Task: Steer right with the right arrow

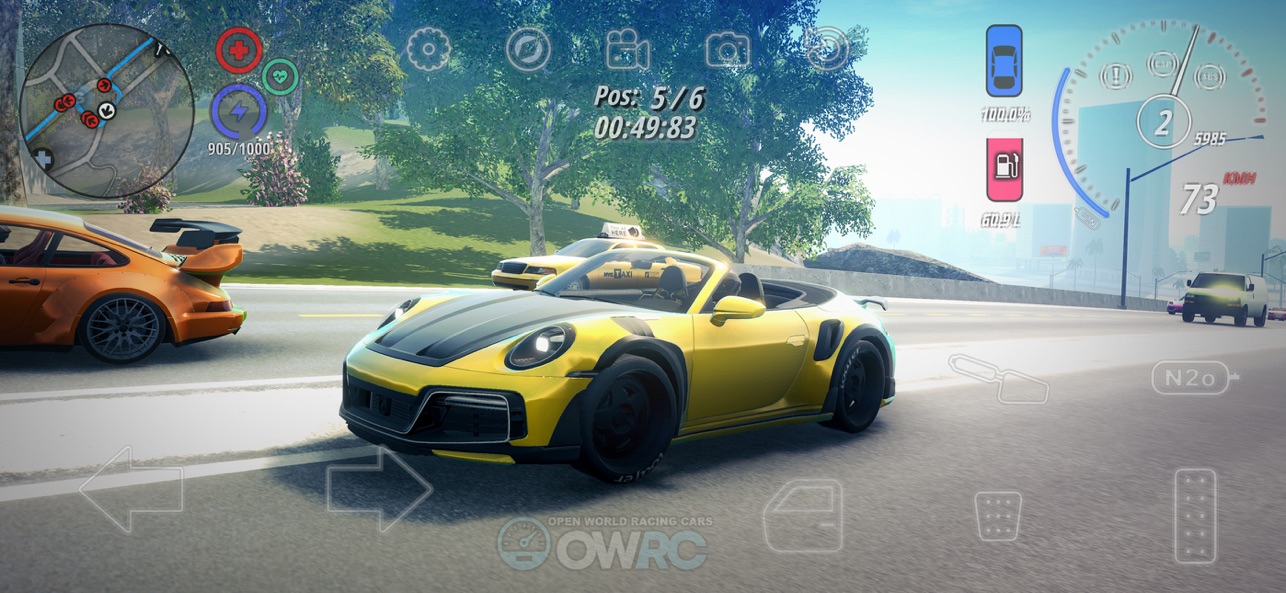Action: click(x=379, y=489)
